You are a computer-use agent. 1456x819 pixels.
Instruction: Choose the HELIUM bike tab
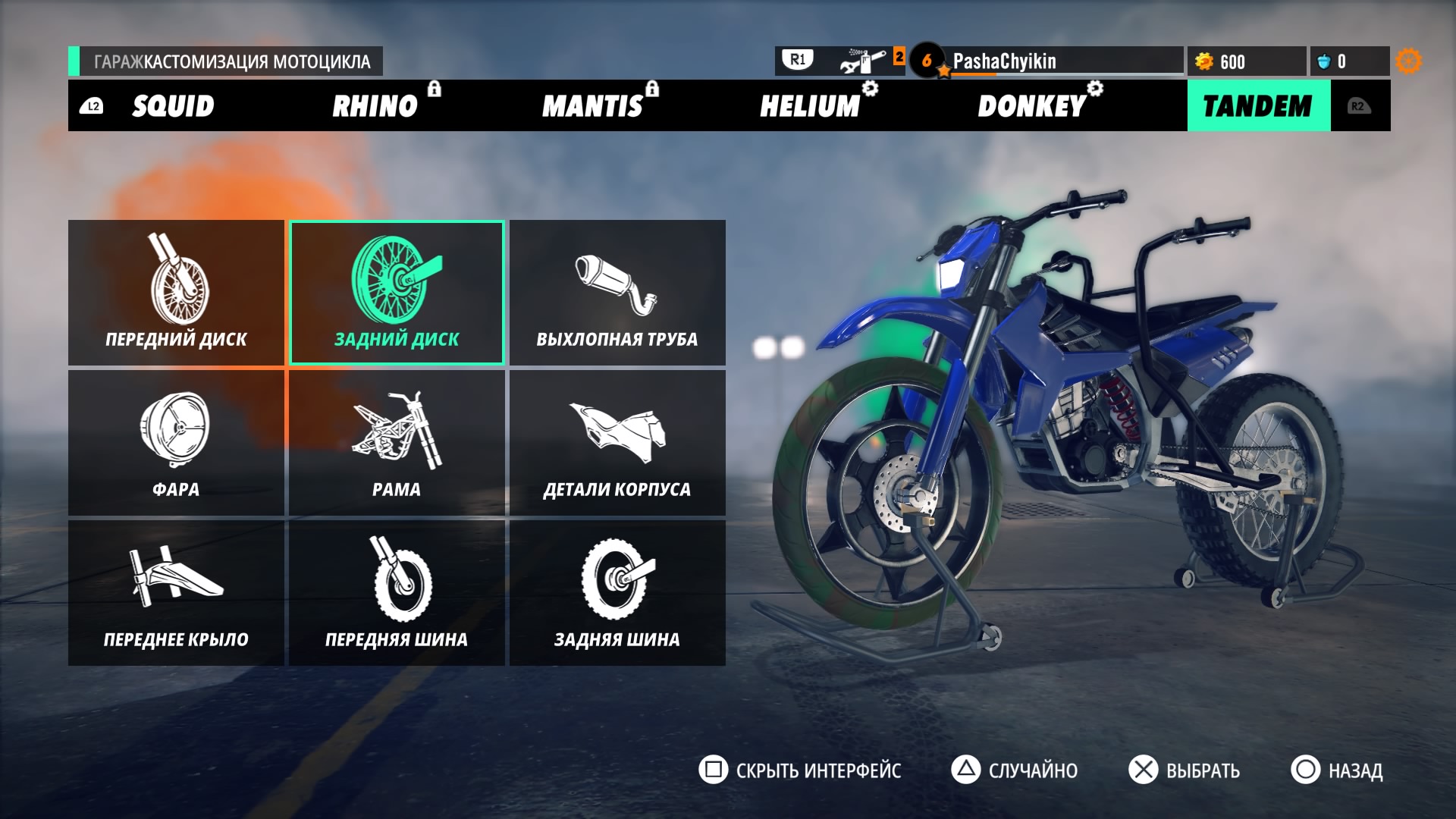[x=810, y=106]
